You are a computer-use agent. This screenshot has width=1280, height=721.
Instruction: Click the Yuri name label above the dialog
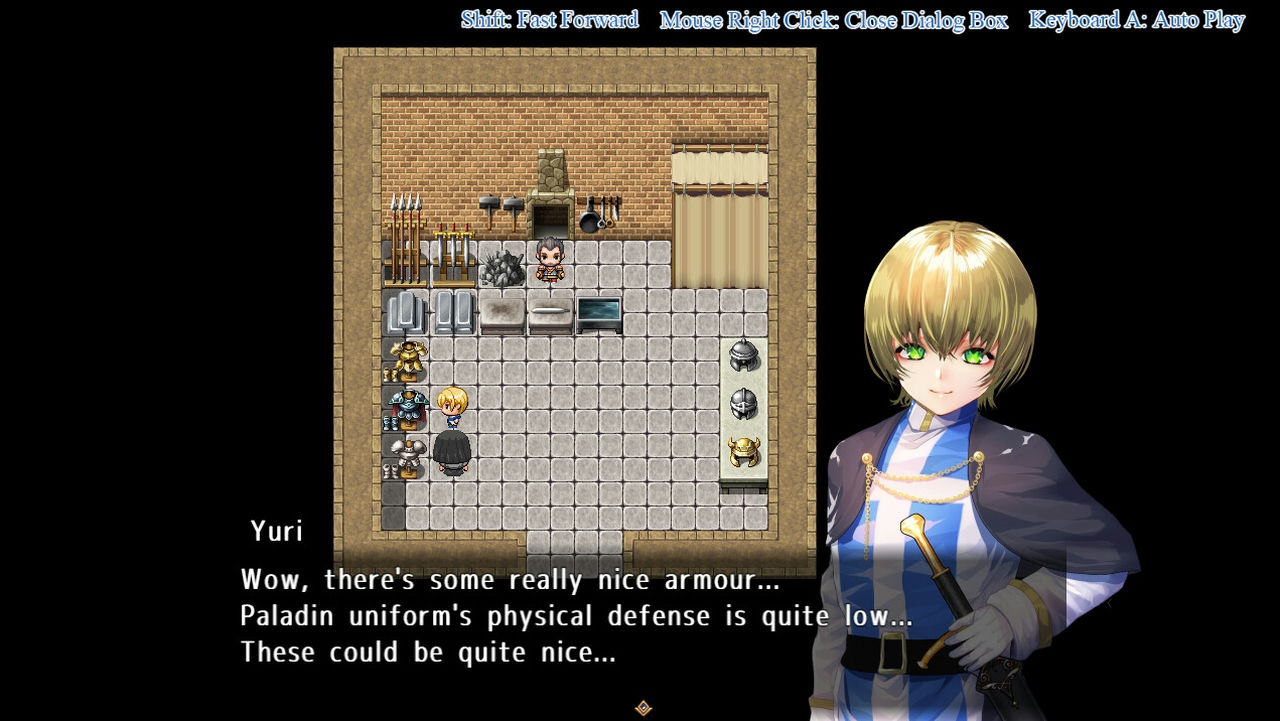pyautogui.click(x=277, y=532)
